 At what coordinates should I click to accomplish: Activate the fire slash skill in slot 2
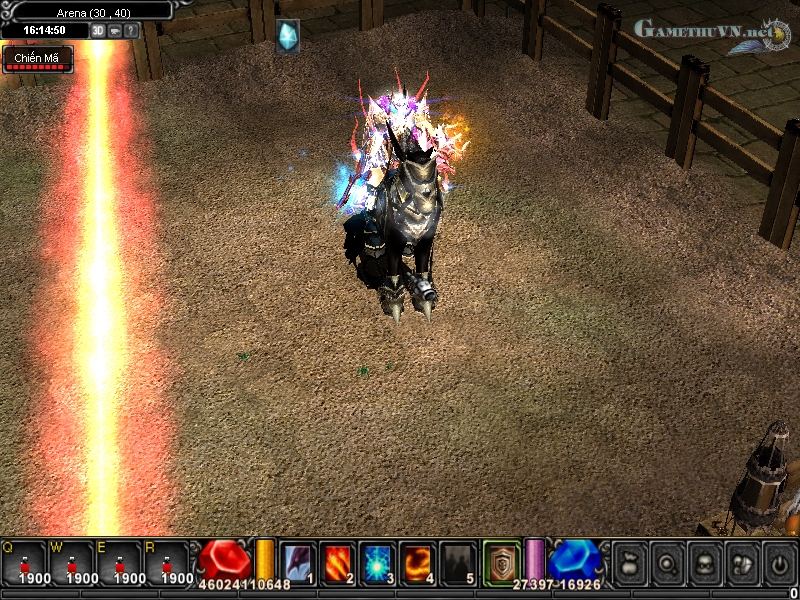click(x=337, y=562)
